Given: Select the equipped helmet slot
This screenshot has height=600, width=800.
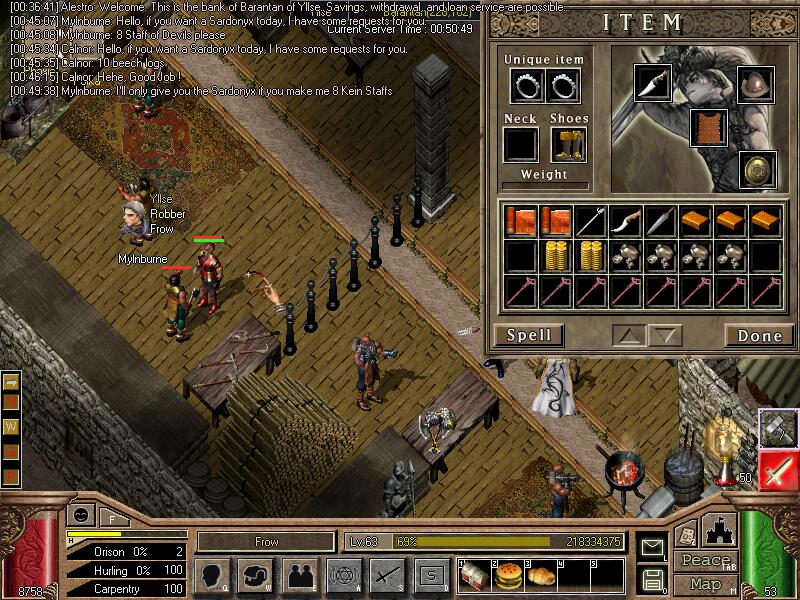Looking at the screenshot, I should pos(755,84).
